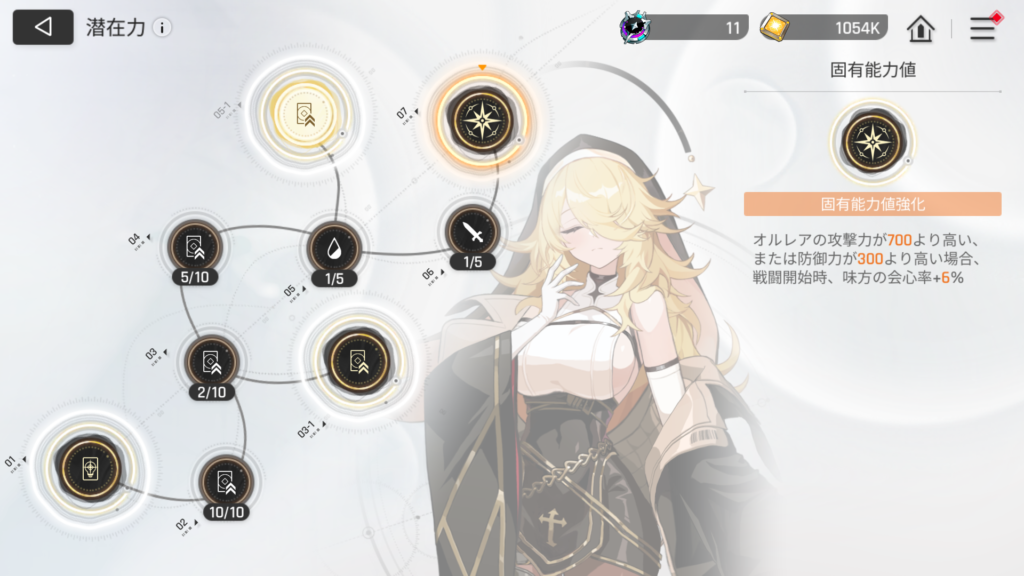Screen dimensions: 1024x576
Task: Tap the 固有能力値強化 upgrade button
Action: (872, 205)
